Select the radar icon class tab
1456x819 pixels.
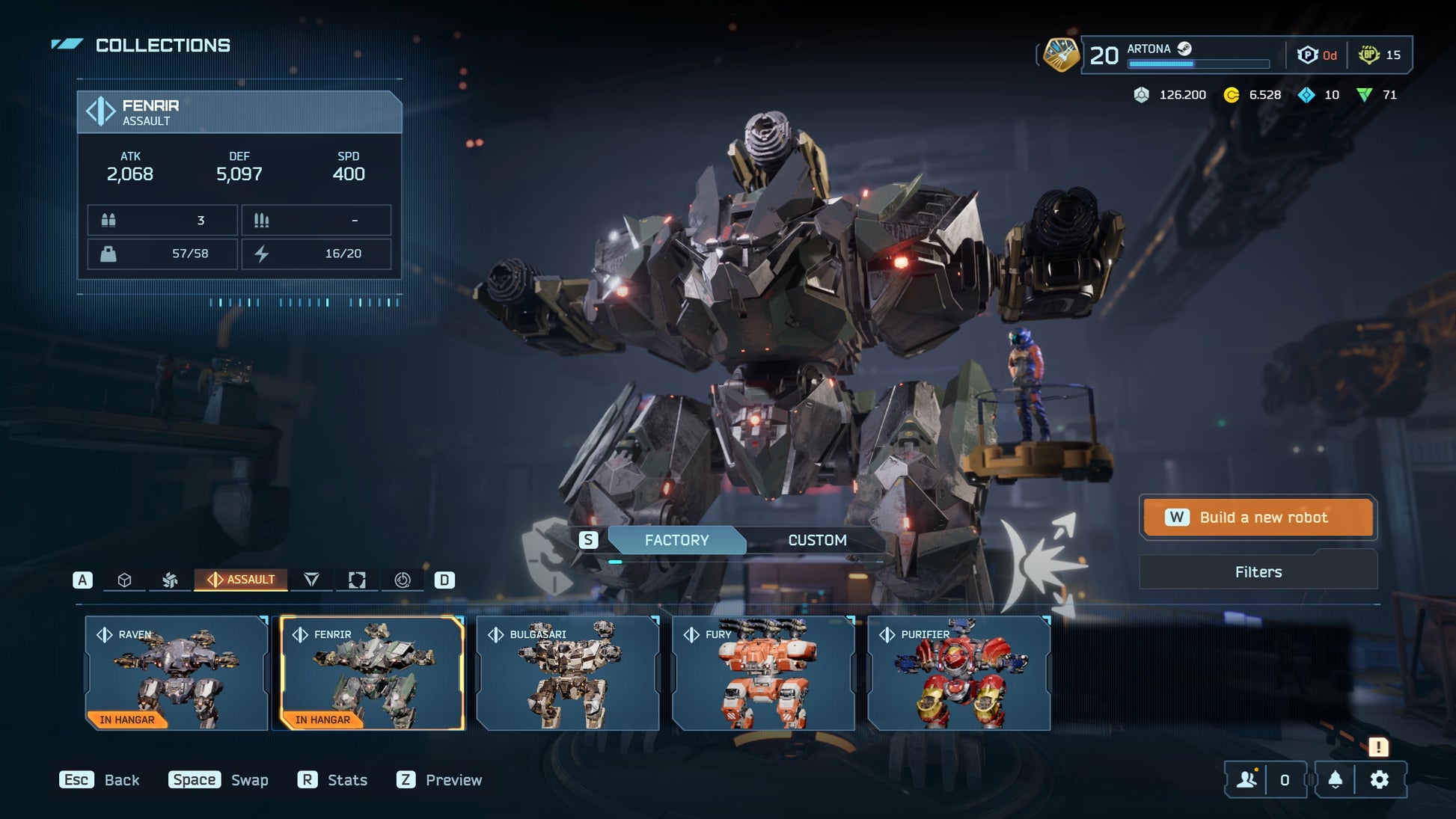[x=403, y=580]
